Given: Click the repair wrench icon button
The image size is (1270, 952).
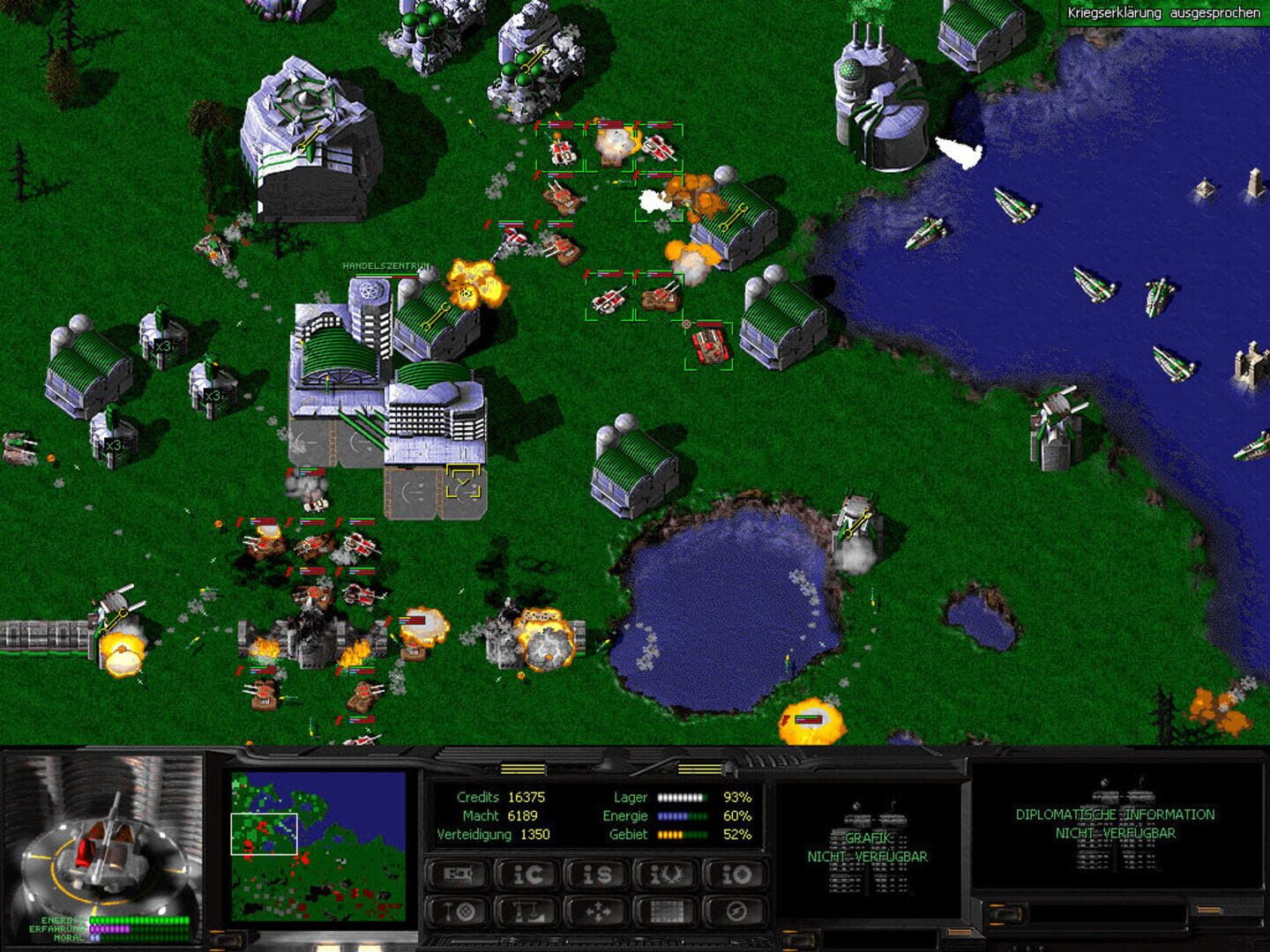Looking at the screenshot, I should coord(459,911).
